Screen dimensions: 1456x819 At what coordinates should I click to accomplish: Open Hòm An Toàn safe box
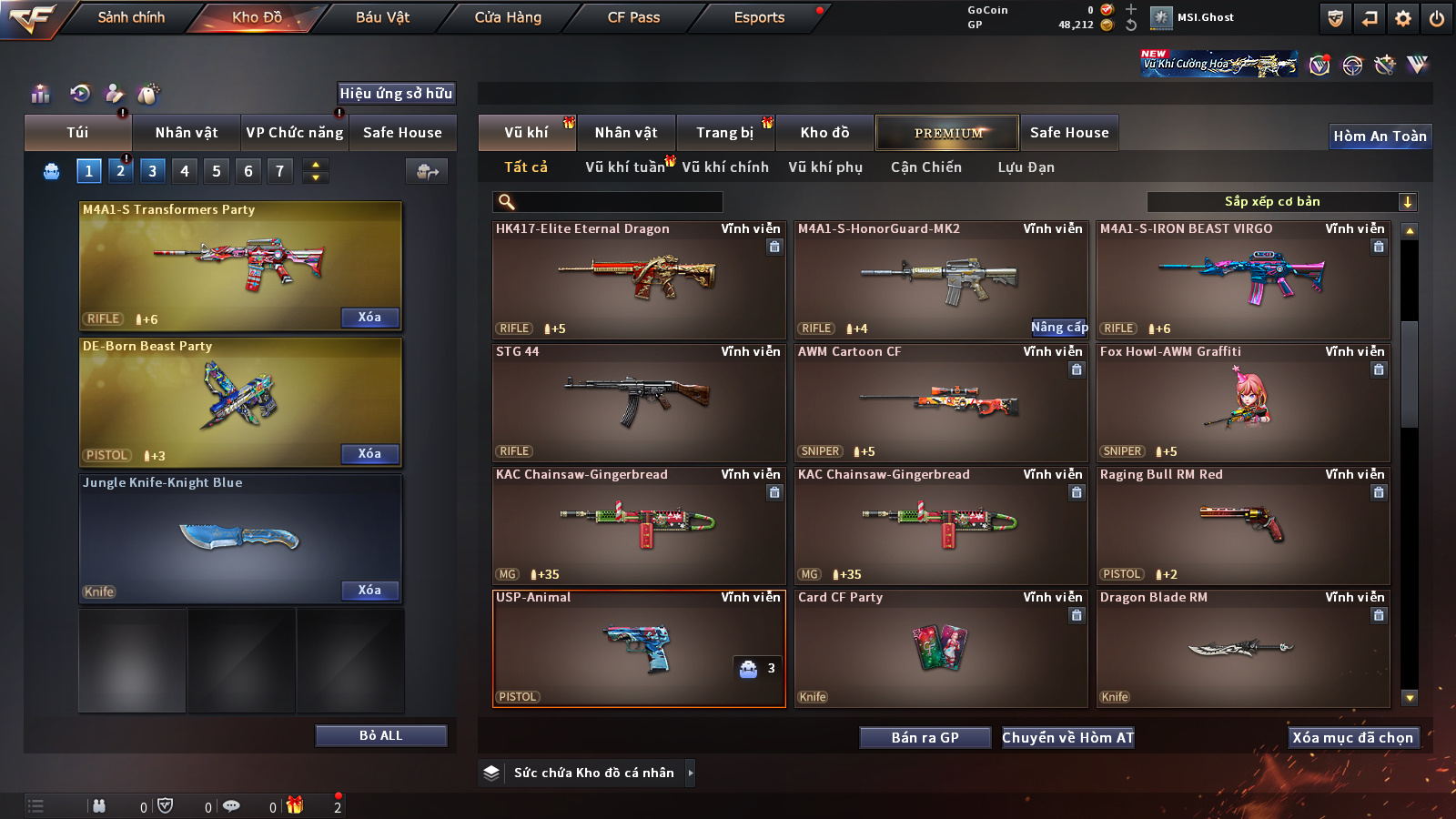tap(1380, 136)
